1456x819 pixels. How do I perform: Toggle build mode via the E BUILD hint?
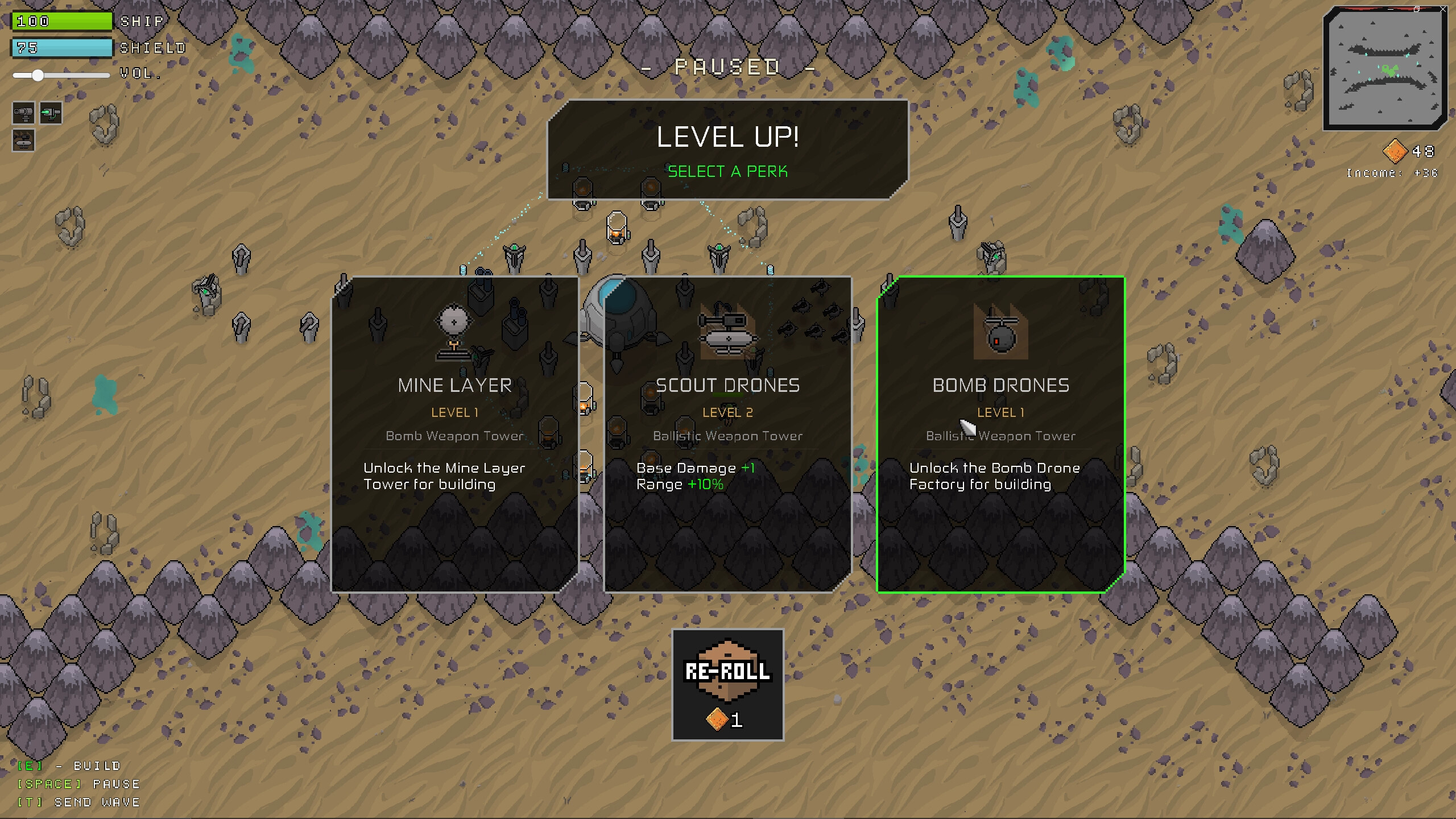tap(68, 766)
